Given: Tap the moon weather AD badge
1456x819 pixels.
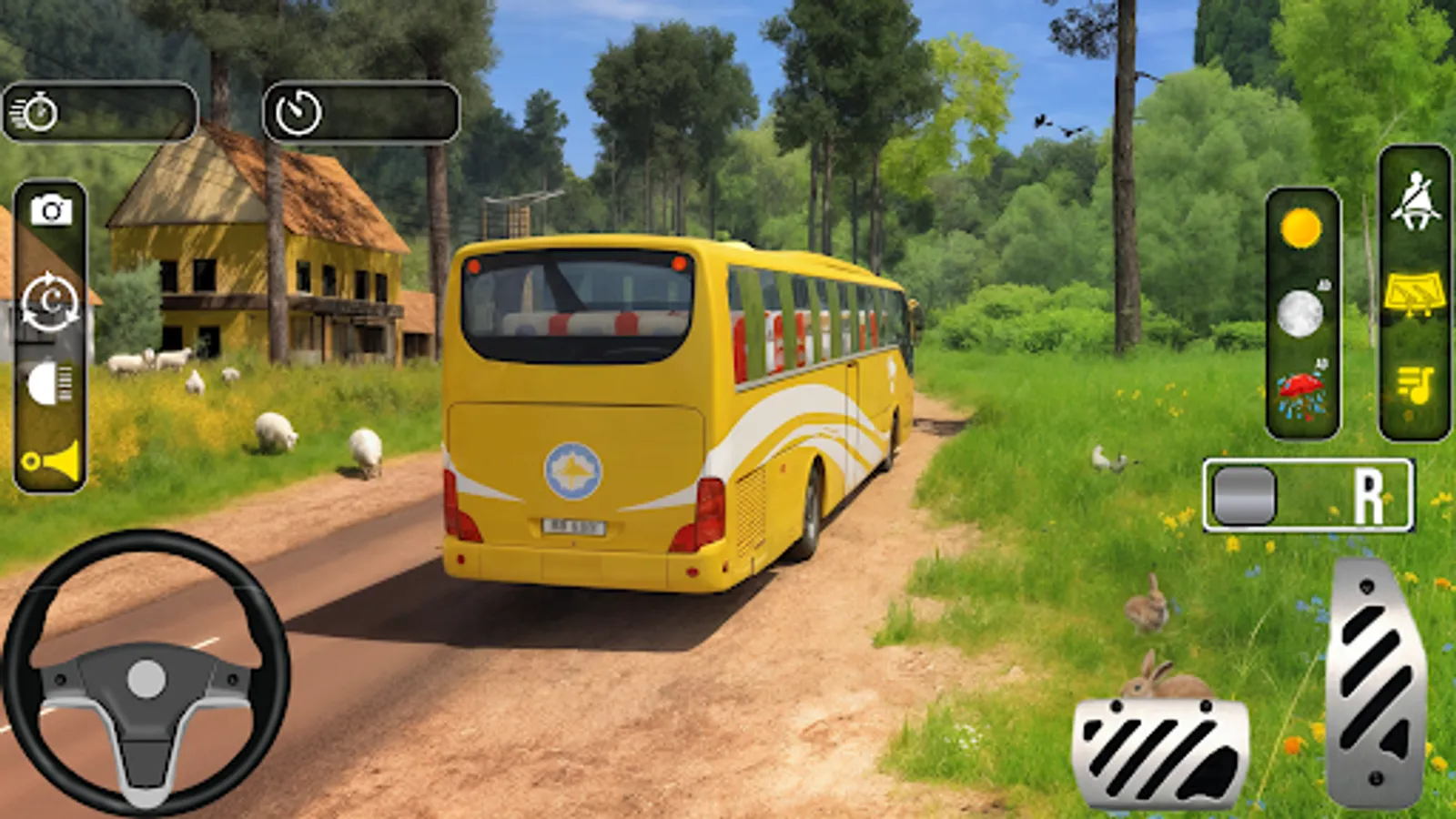Looking at the screenshot, I should click(1324, 284).
